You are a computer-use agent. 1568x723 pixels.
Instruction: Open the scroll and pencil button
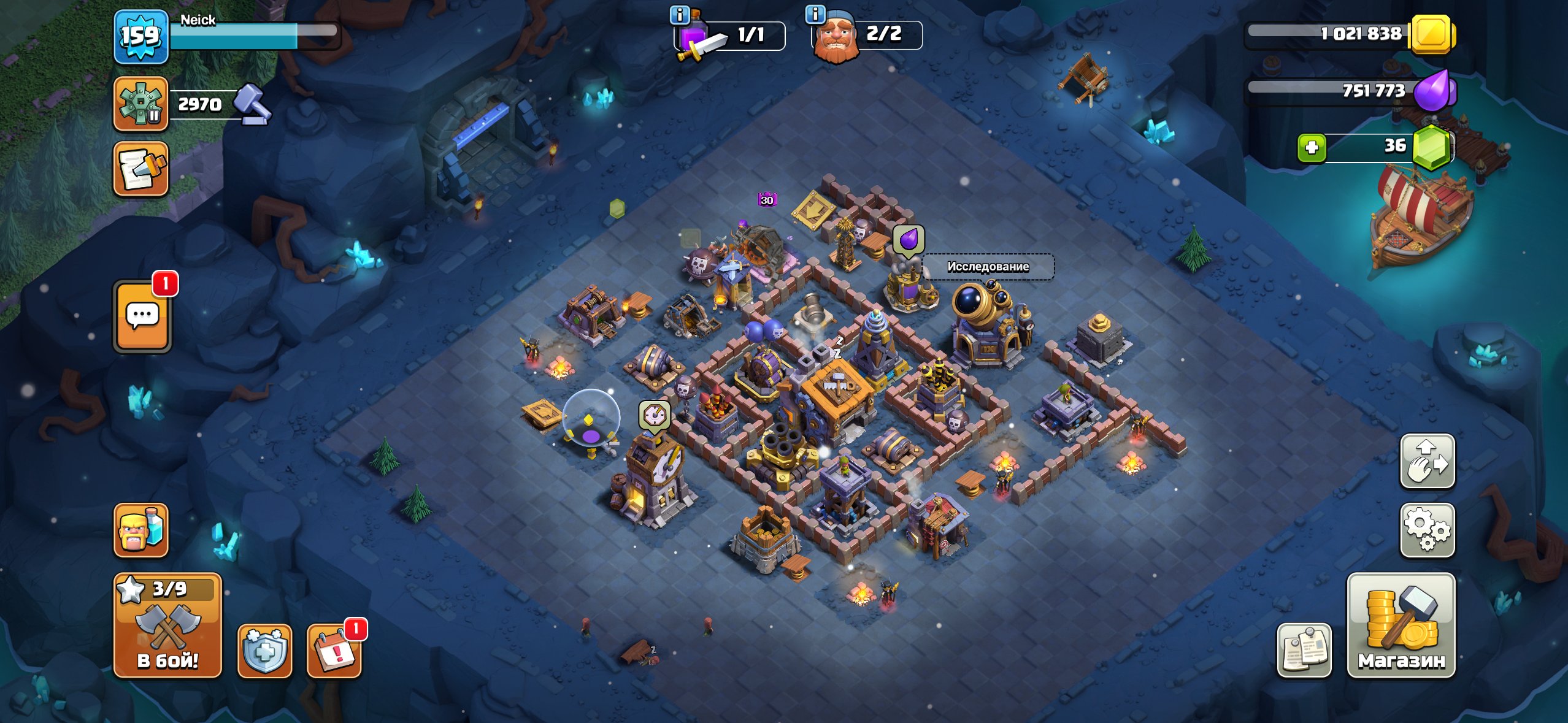(x=140, y=169)
